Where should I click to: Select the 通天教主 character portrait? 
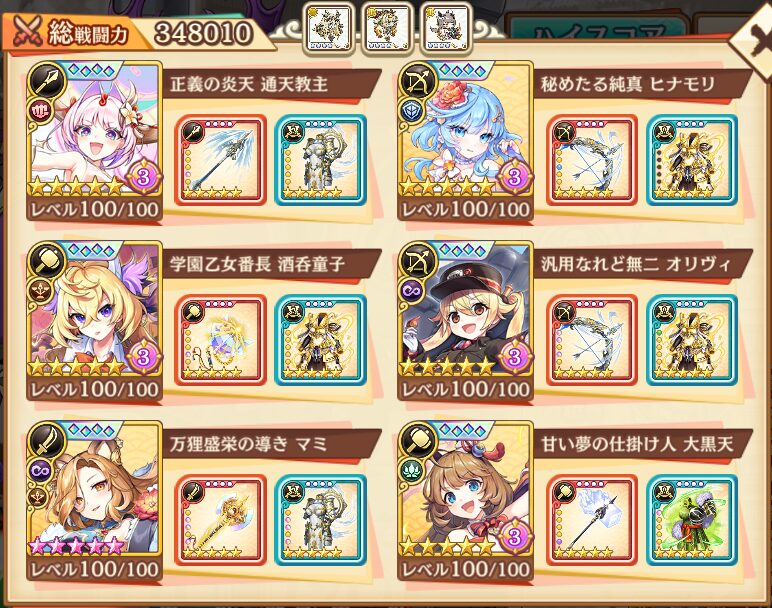pyautogui.click(x=96, y=142)
